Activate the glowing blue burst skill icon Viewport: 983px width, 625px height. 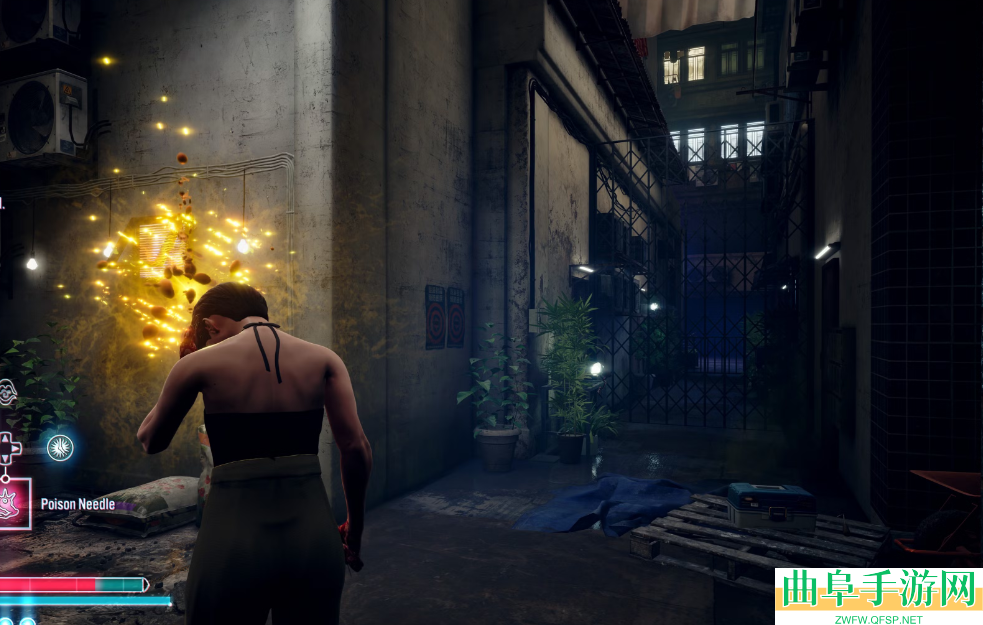pyautogui.click(x=60, y=447)
